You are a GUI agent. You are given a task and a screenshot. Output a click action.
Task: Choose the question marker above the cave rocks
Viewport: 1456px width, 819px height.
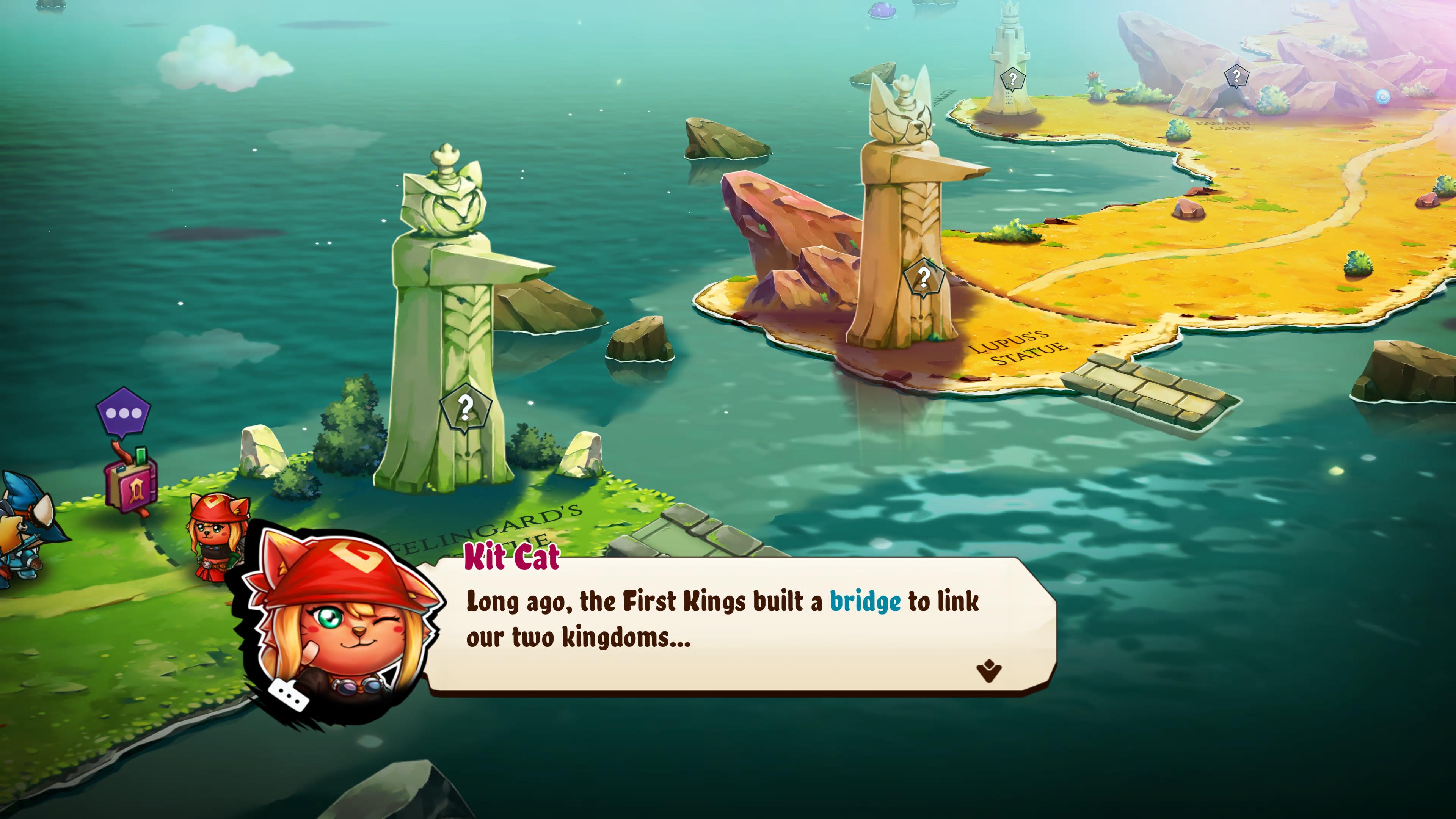coord(1236,76)
